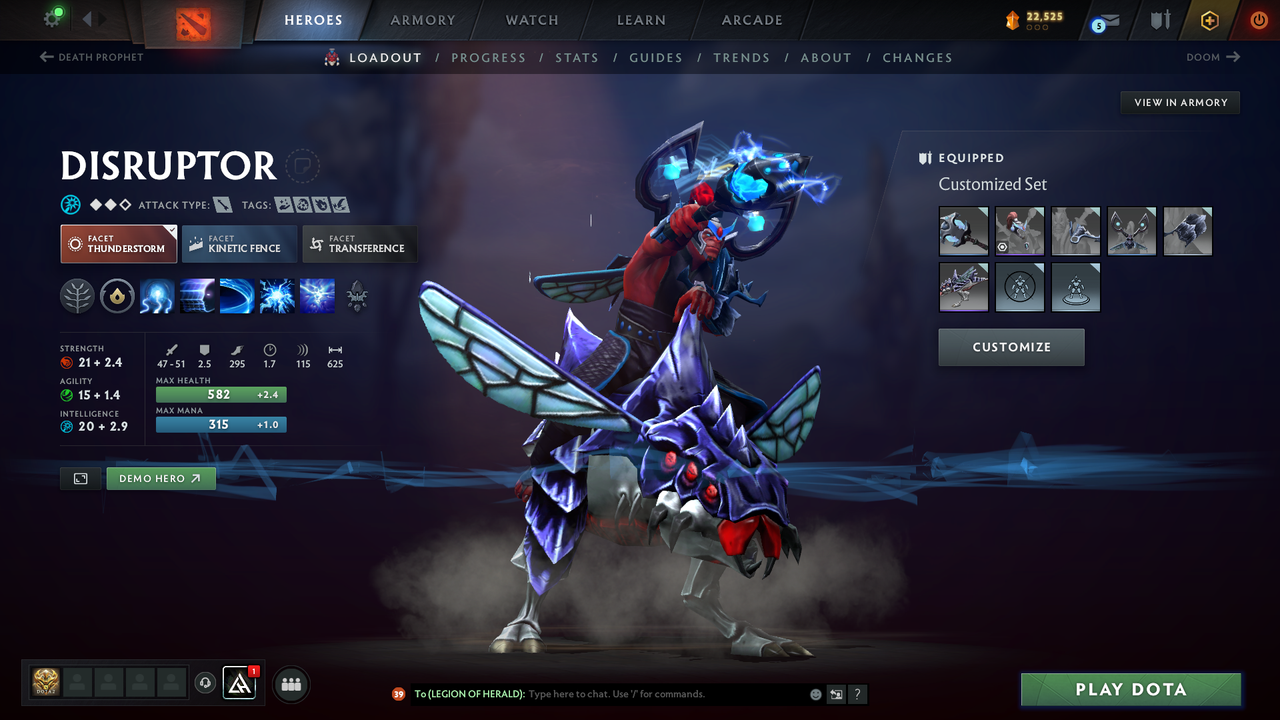Switch to the Transference facet

point(359,243)
